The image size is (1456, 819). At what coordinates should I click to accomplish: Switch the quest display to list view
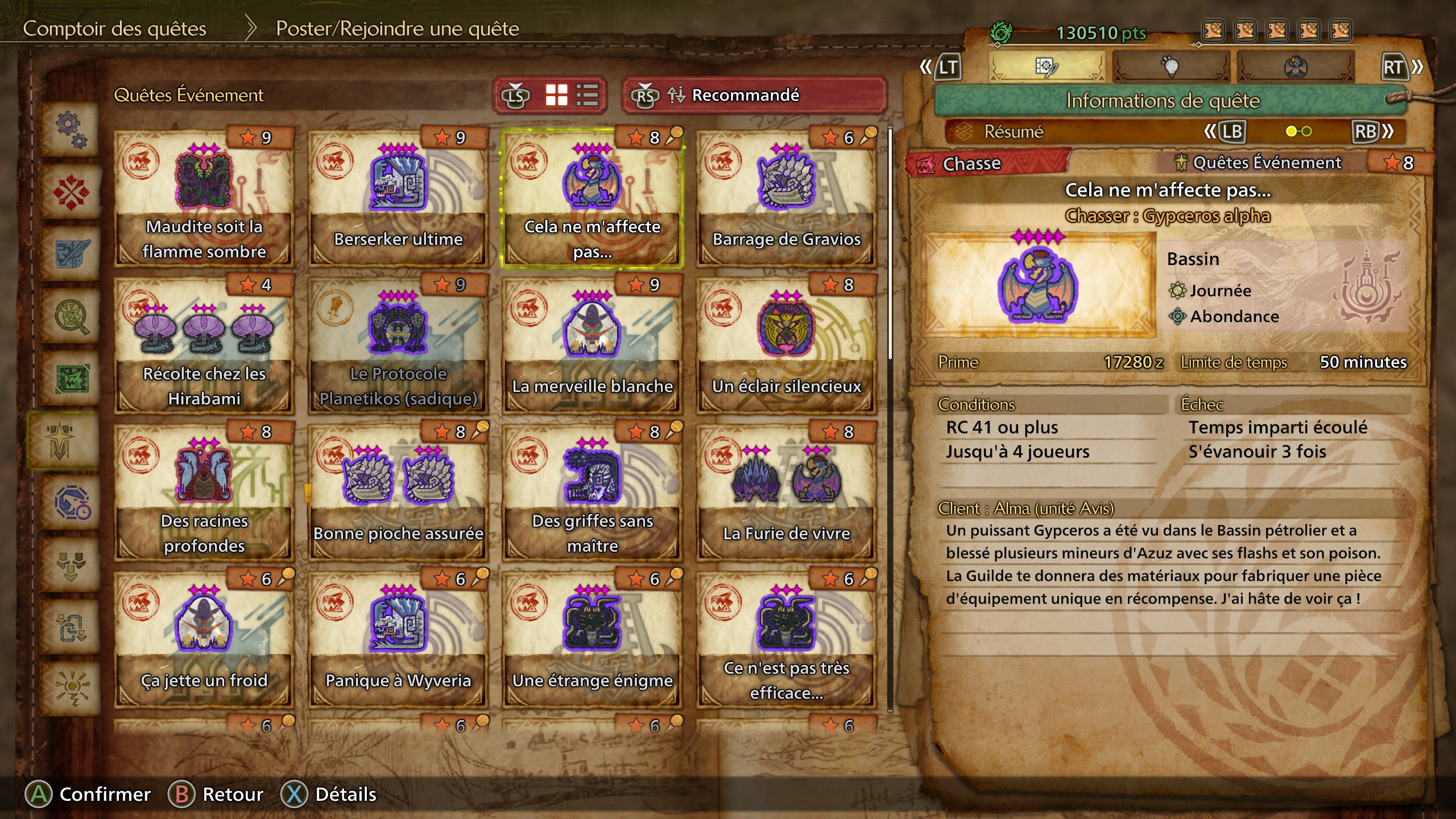click(586, 95)
